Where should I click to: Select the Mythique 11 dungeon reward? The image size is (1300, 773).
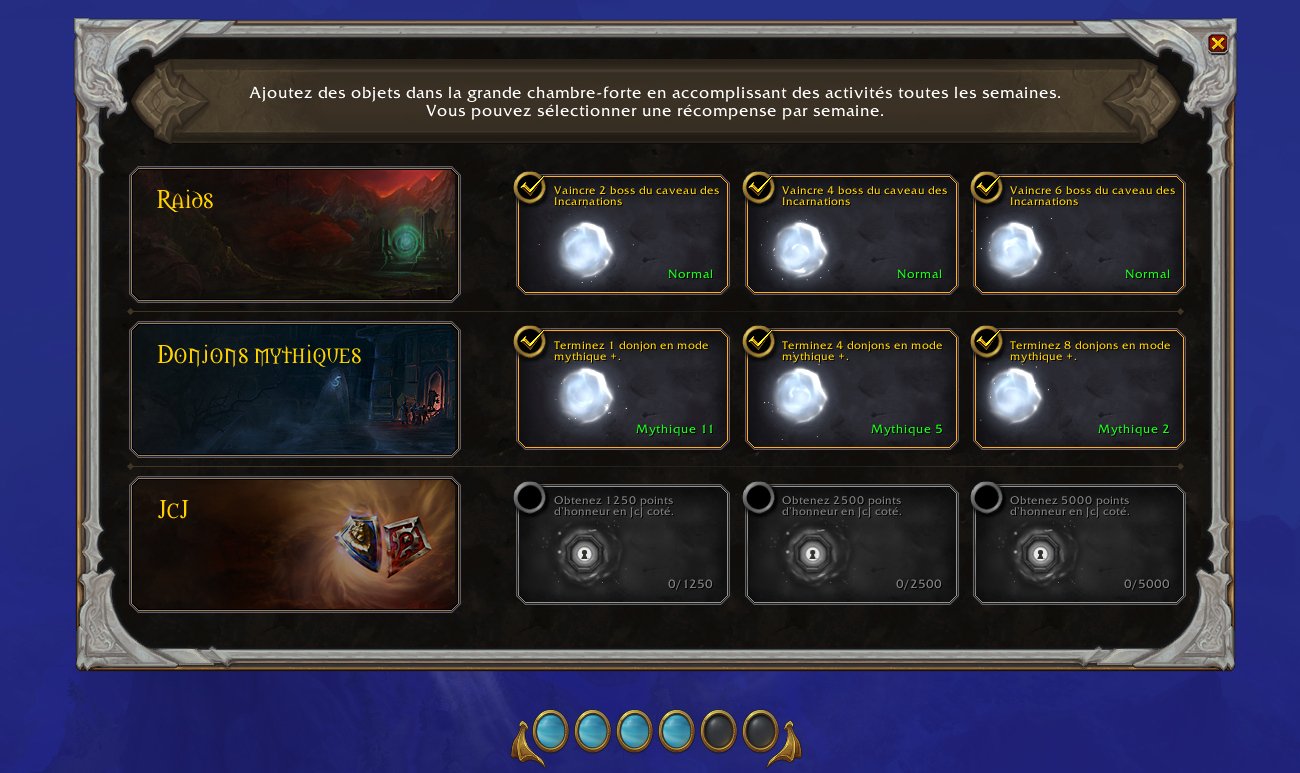[622, 390]
